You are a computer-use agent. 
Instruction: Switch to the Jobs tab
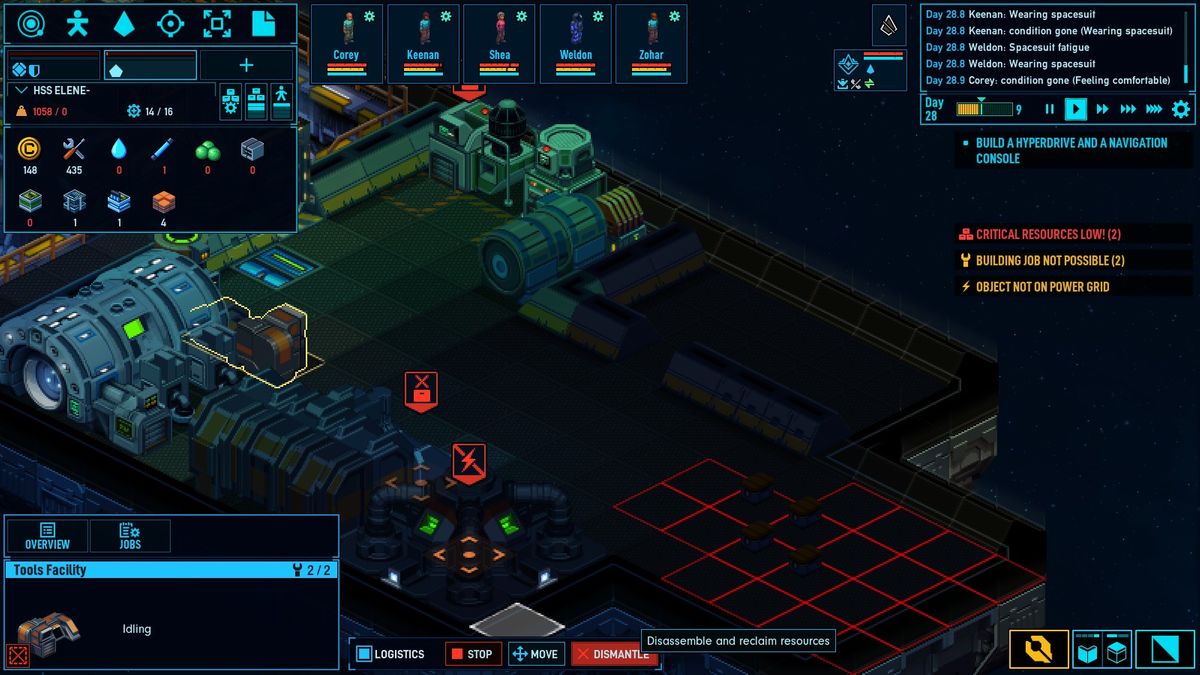[x=130, y=536]
